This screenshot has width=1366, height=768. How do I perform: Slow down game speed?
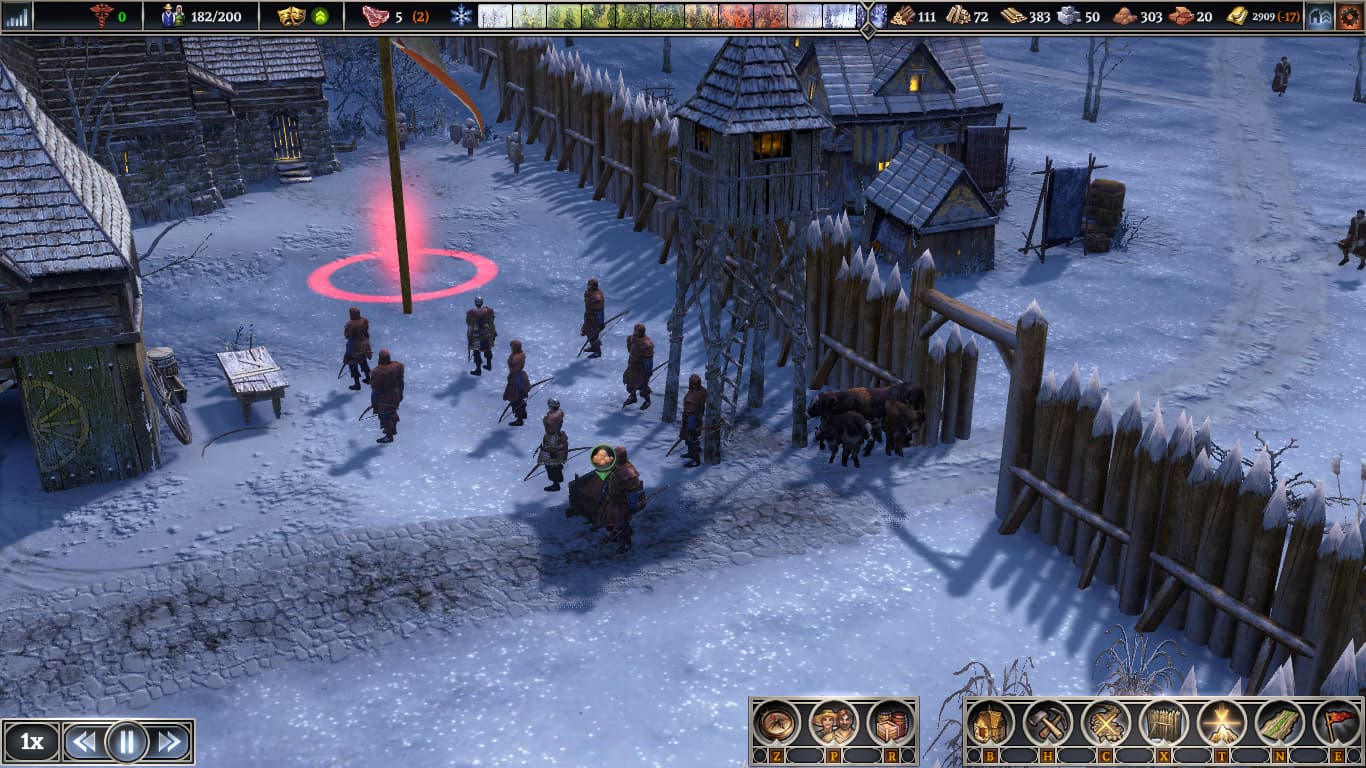point(84,742)
